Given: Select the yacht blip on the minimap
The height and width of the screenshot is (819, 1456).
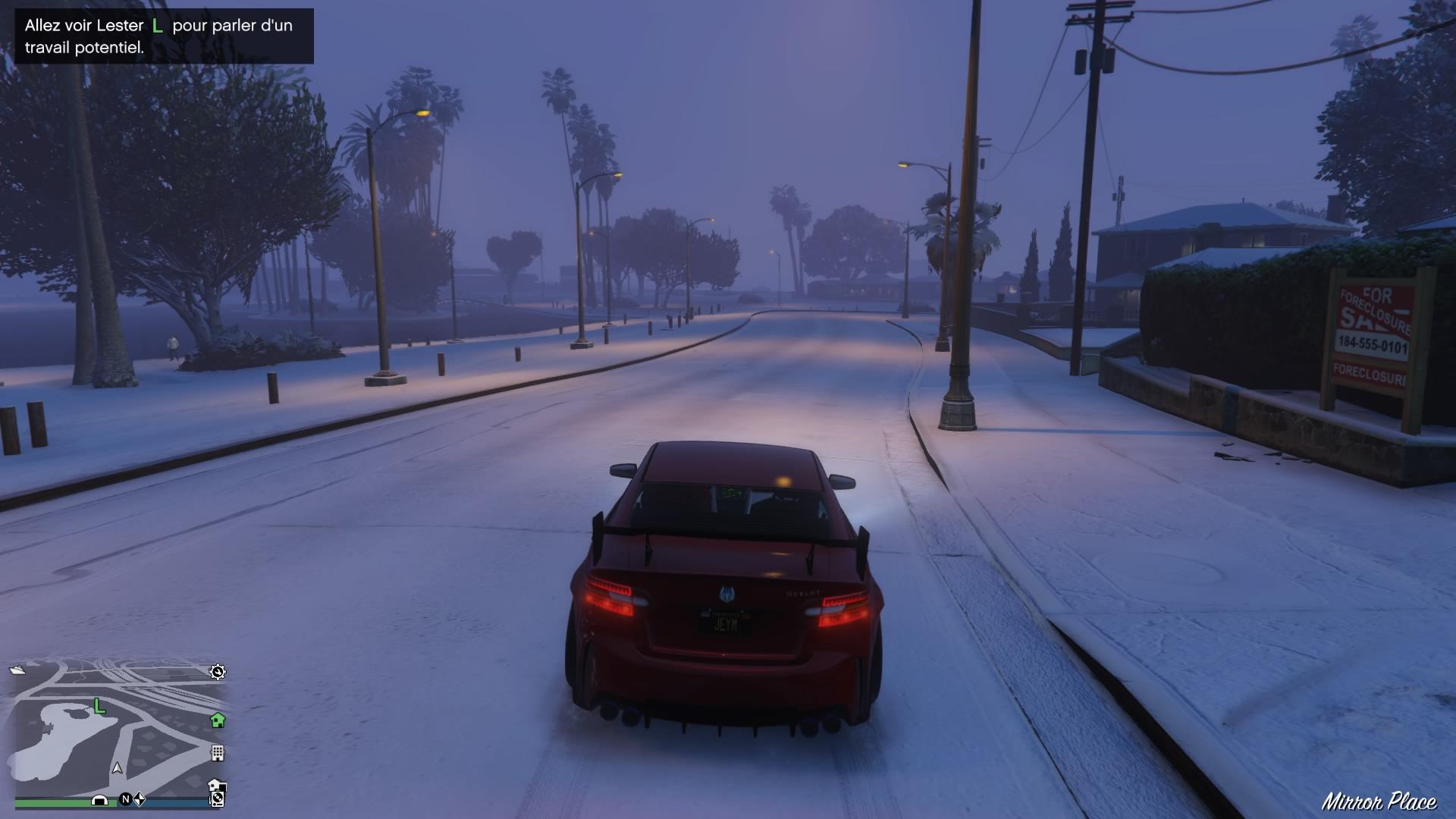Looking at the screenshot, I should (17, 670).
